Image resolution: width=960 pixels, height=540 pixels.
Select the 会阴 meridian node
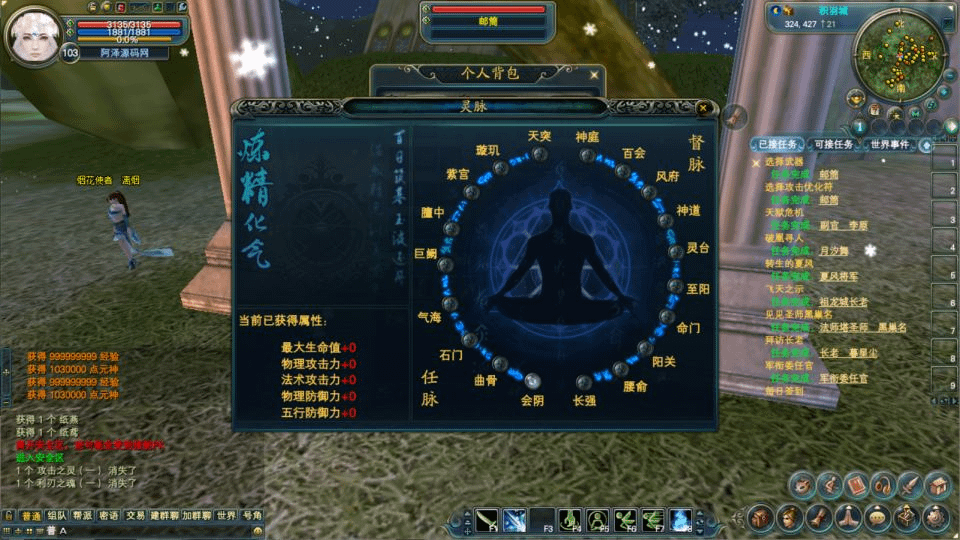pyautogui.click(x=532, y=380)
